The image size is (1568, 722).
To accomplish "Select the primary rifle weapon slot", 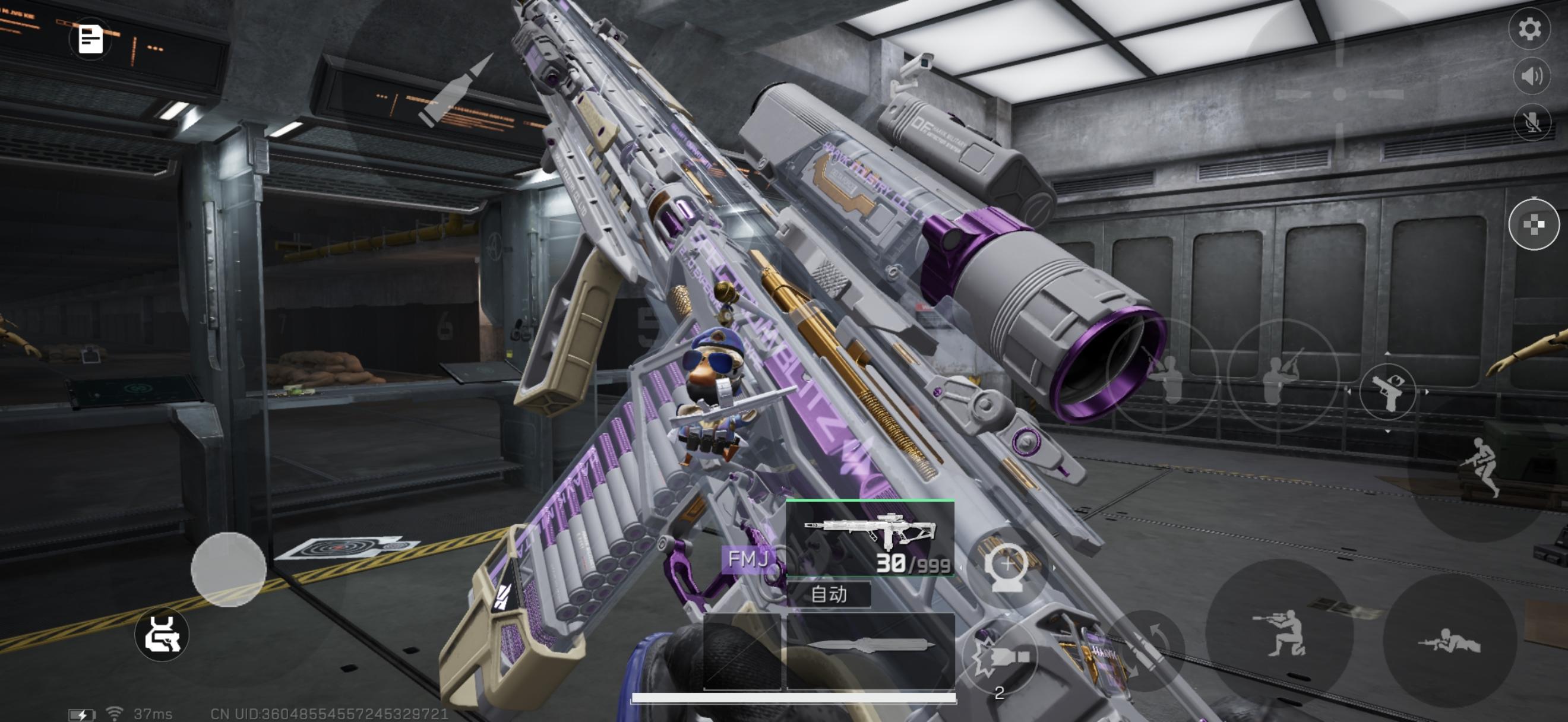I will [871, 539].
